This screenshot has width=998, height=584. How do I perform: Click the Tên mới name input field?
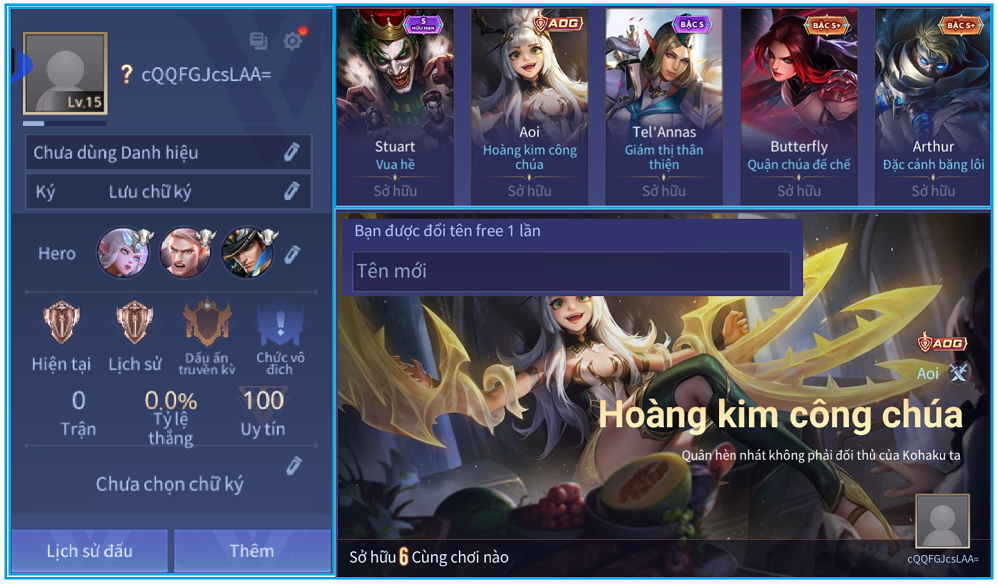click(x=572, y=271)
